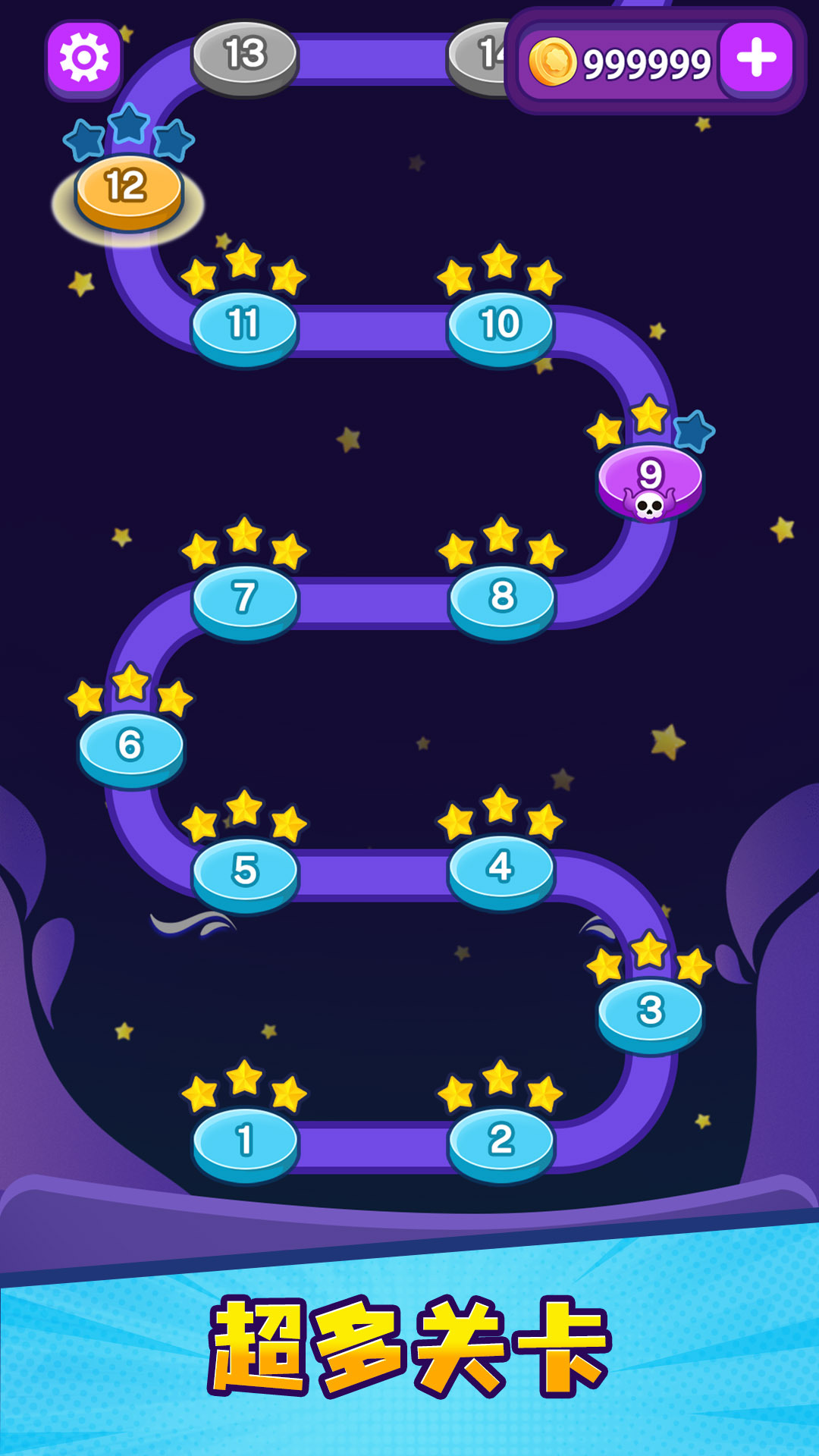This screenshot has width=819, height=1456.
Task: Select level 8 stage
Action: 502,598
